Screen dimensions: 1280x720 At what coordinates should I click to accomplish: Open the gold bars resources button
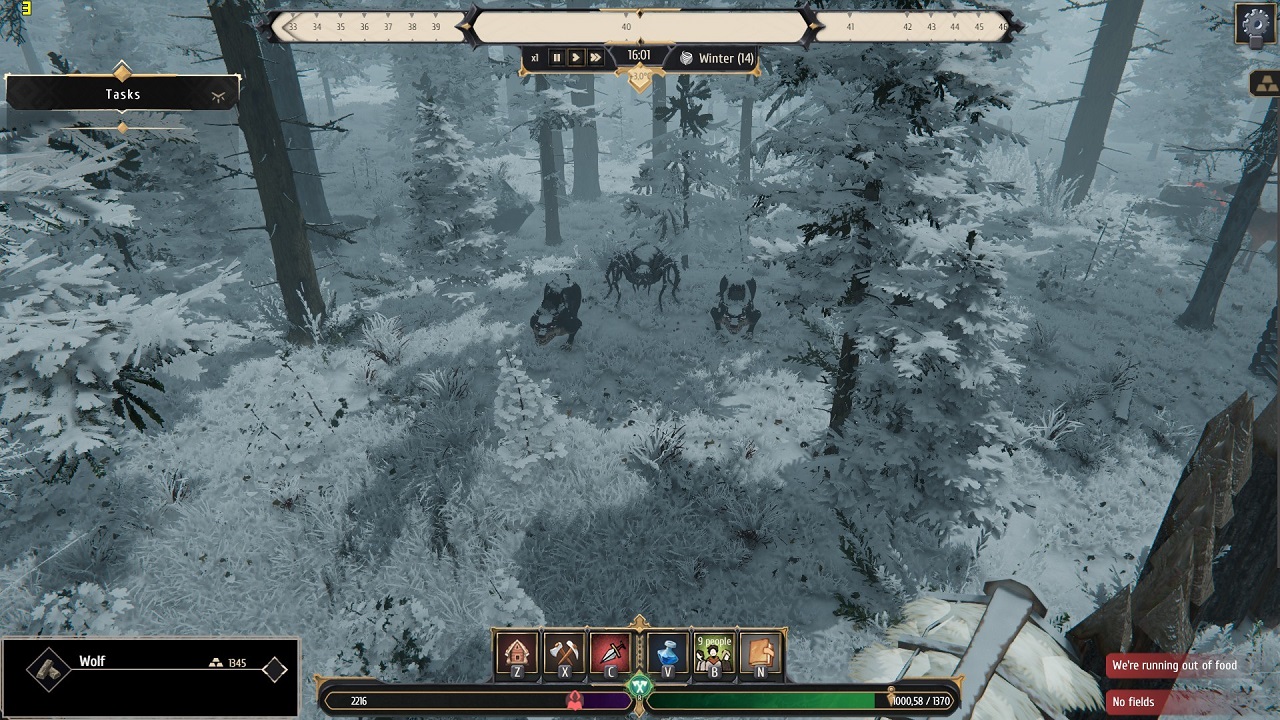point(1264,84)
